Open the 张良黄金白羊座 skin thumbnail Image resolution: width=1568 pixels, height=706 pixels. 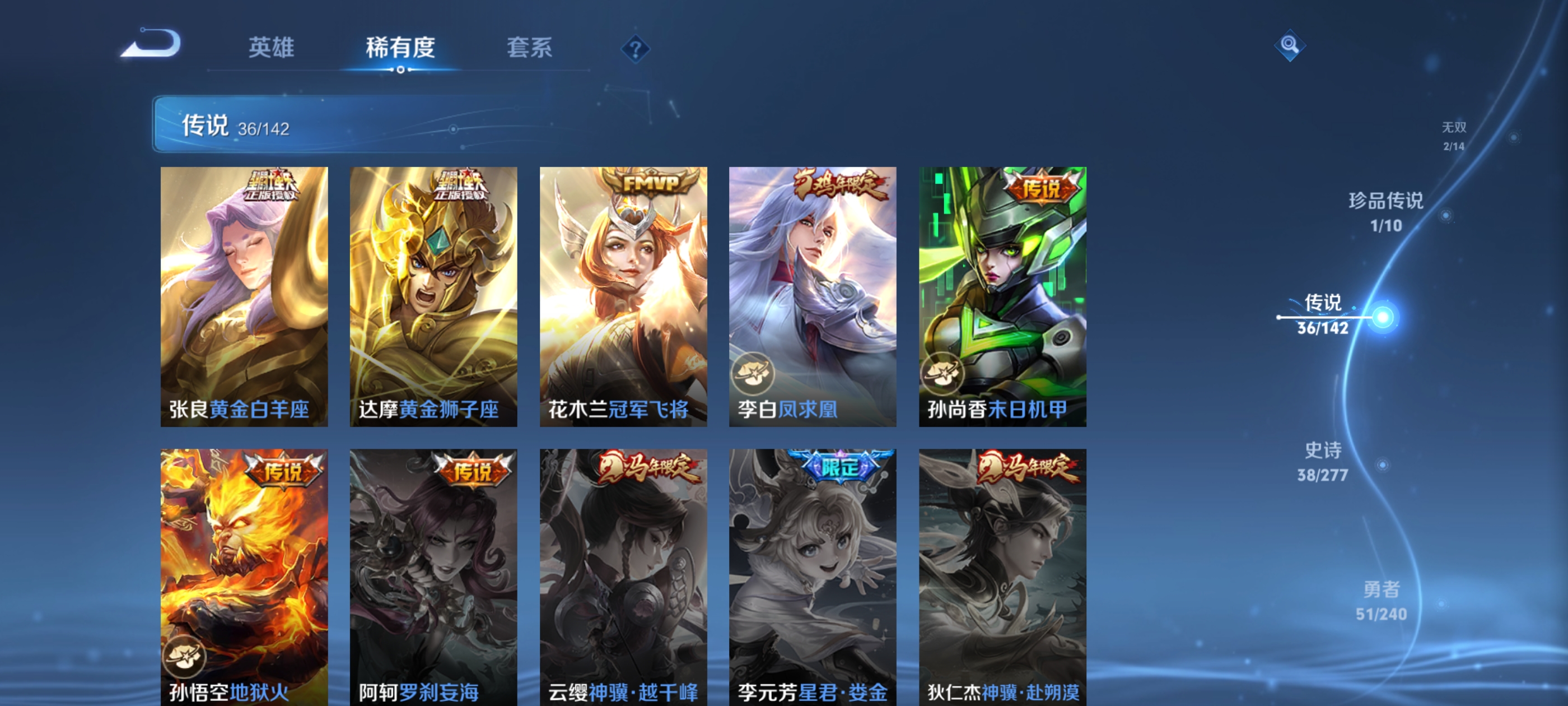244,299
